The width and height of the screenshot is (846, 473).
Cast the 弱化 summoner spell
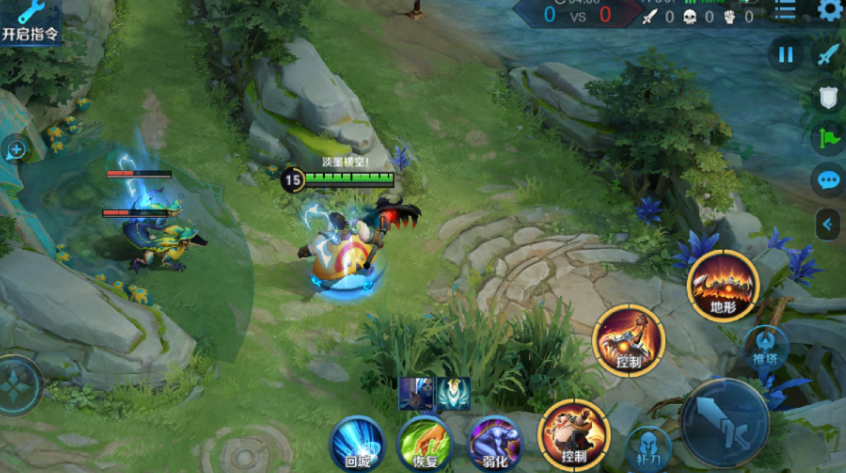click(x=495, y=442)
